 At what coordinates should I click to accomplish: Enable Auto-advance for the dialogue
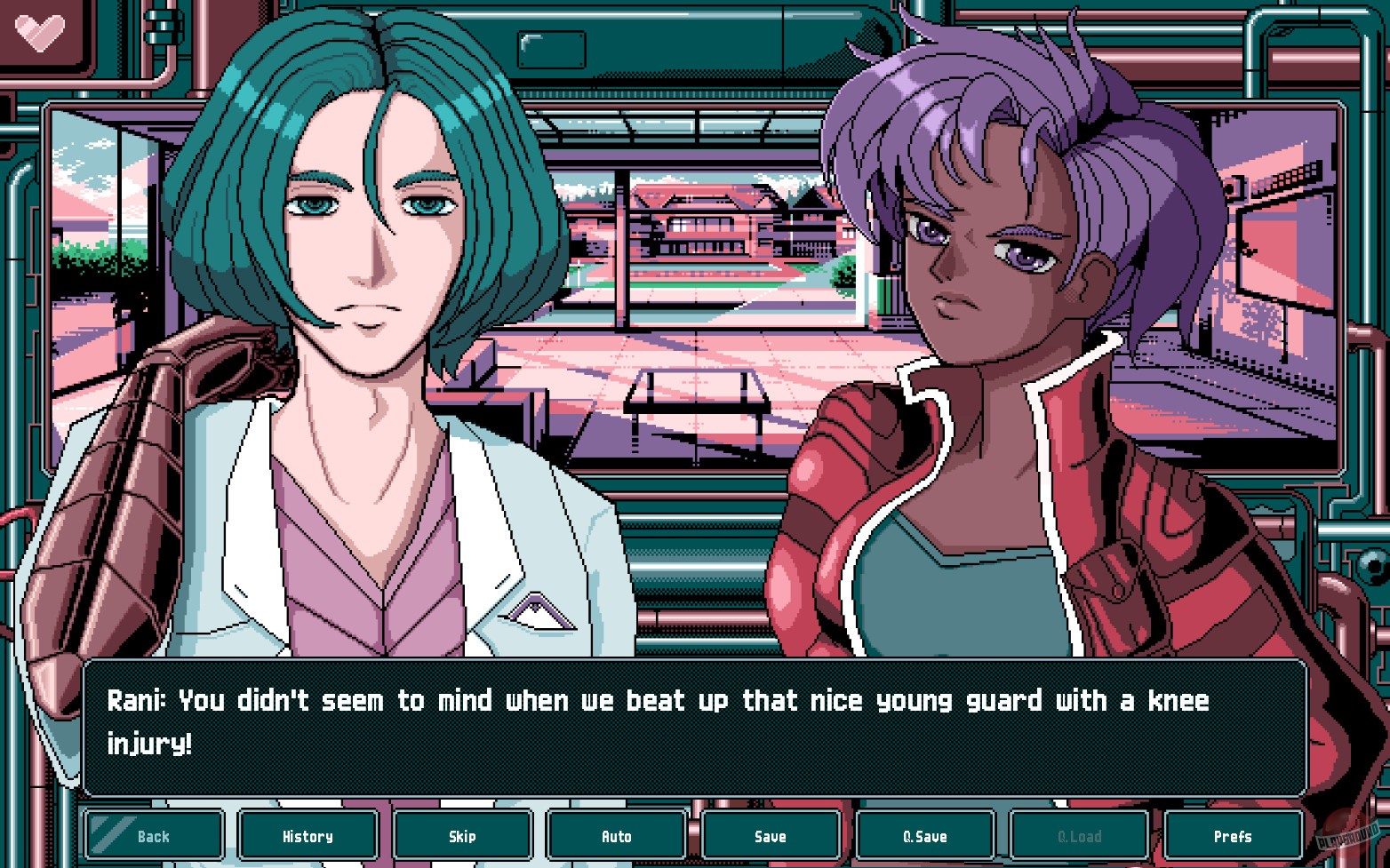click(x=616, y=835)
